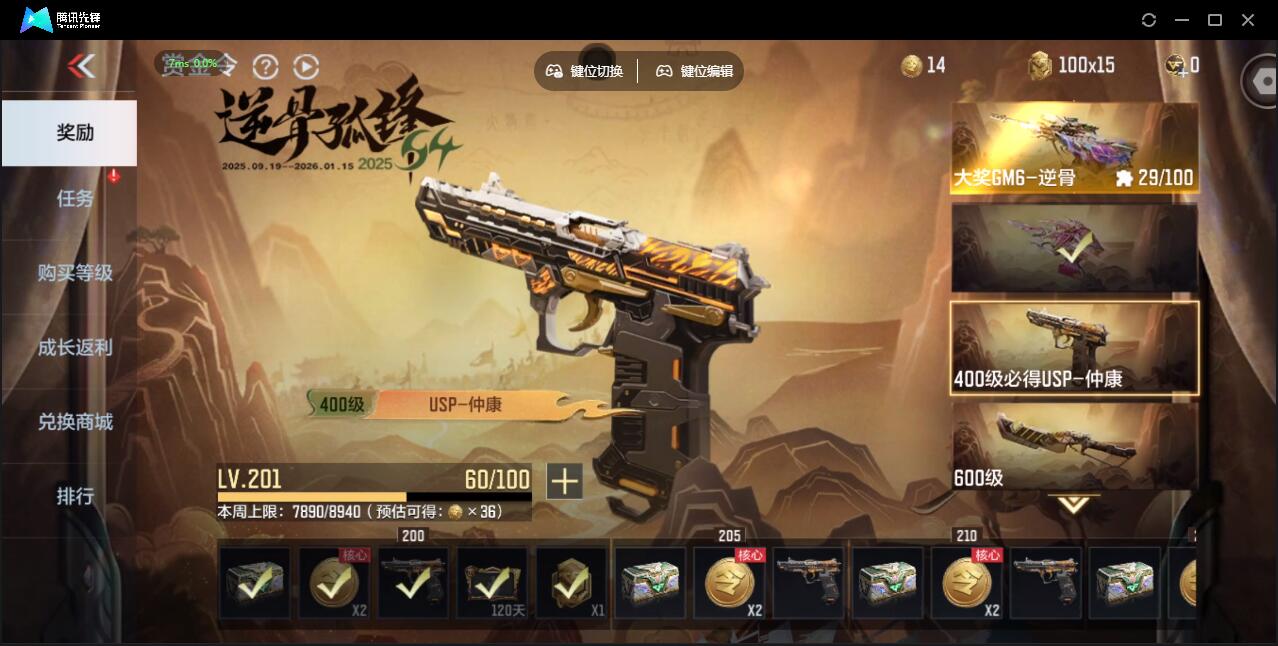
Task: Close the emulator window
Action: click(x=1248, y=20)
